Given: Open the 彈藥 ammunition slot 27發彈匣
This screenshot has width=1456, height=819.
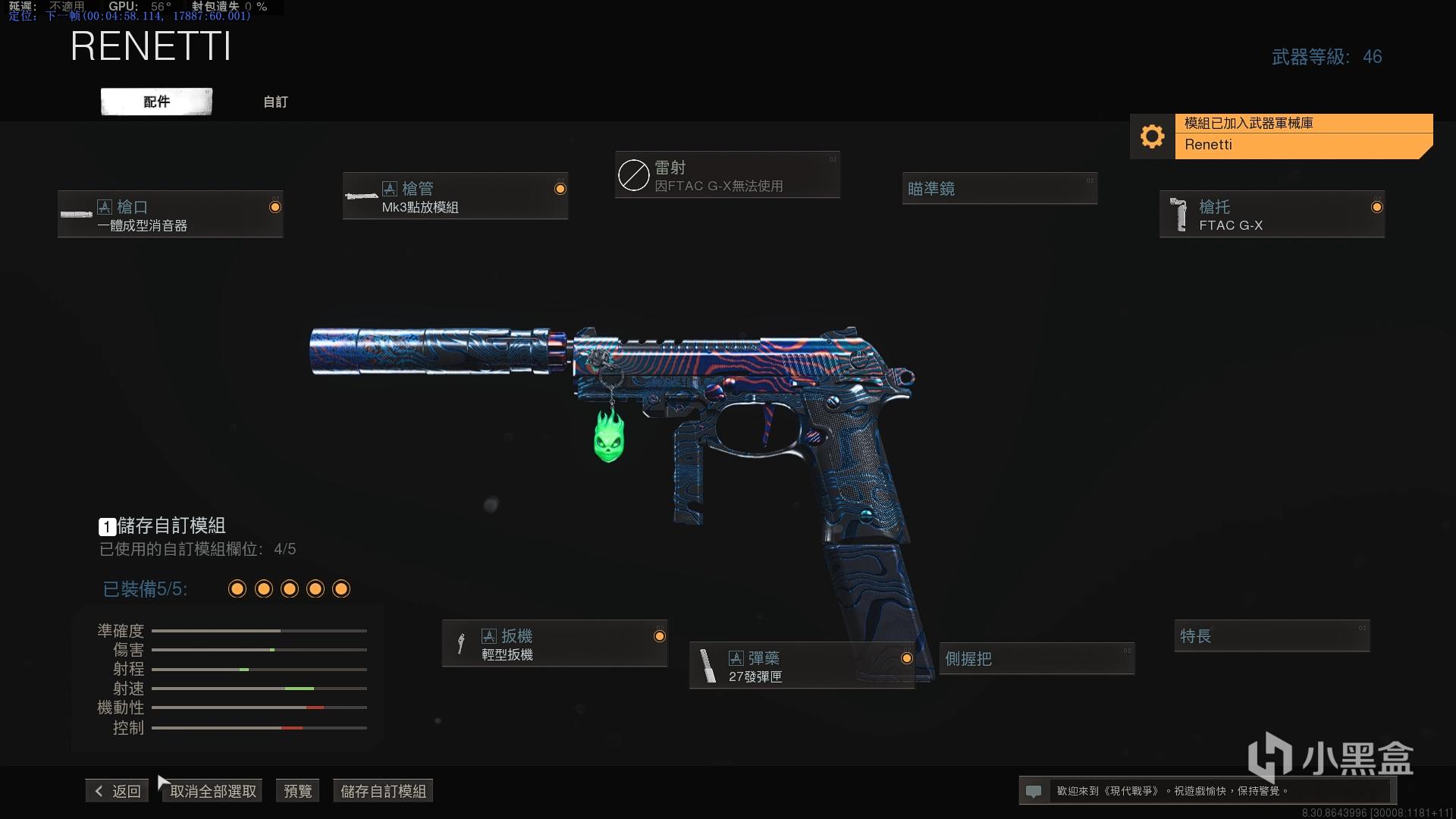Looking at the screenshot, I should tap(802, 666).
